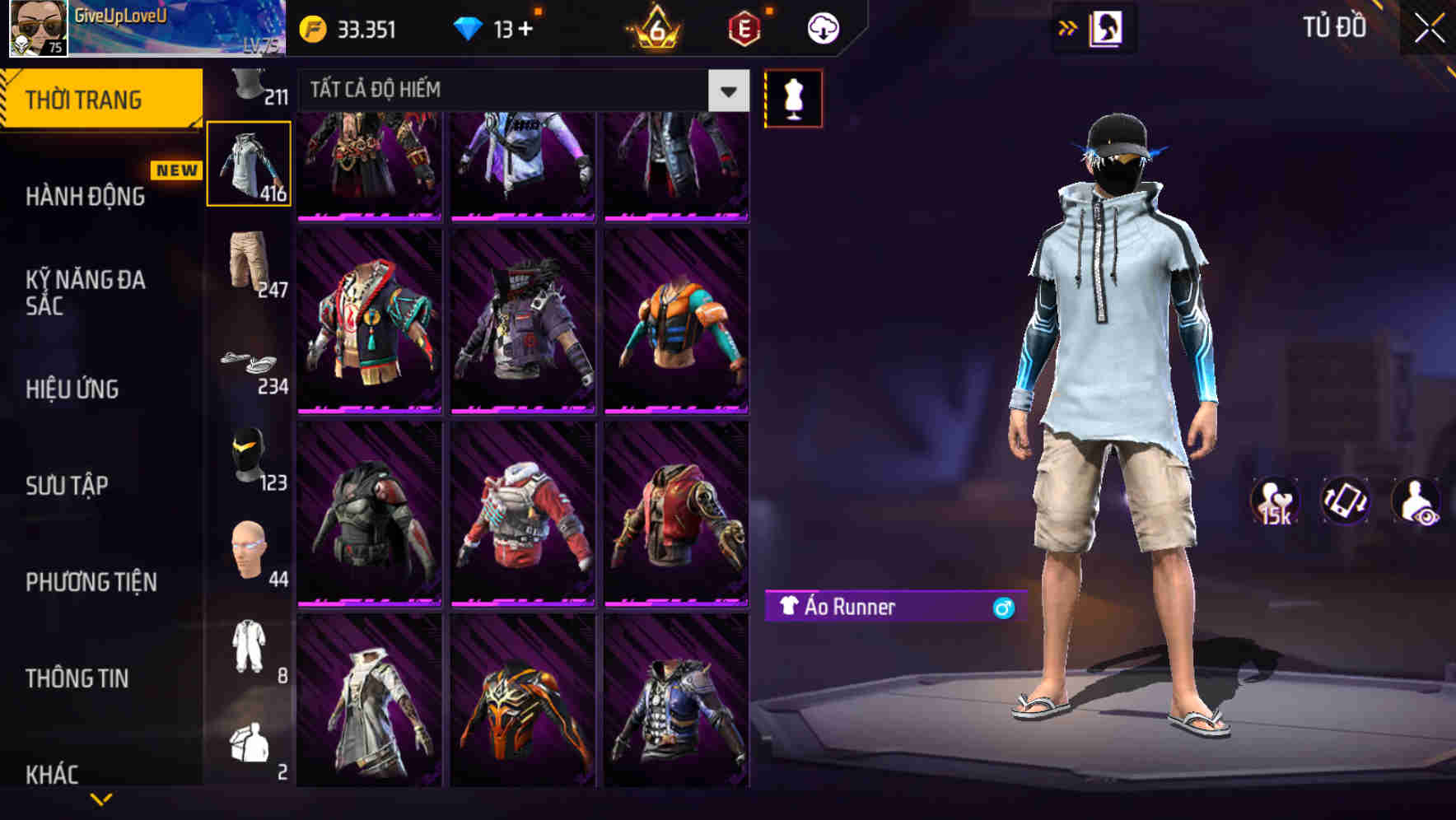Click the mannequin outfit preset icon
The height and width of the screenshot is (820, 1456).
point(793,97)
